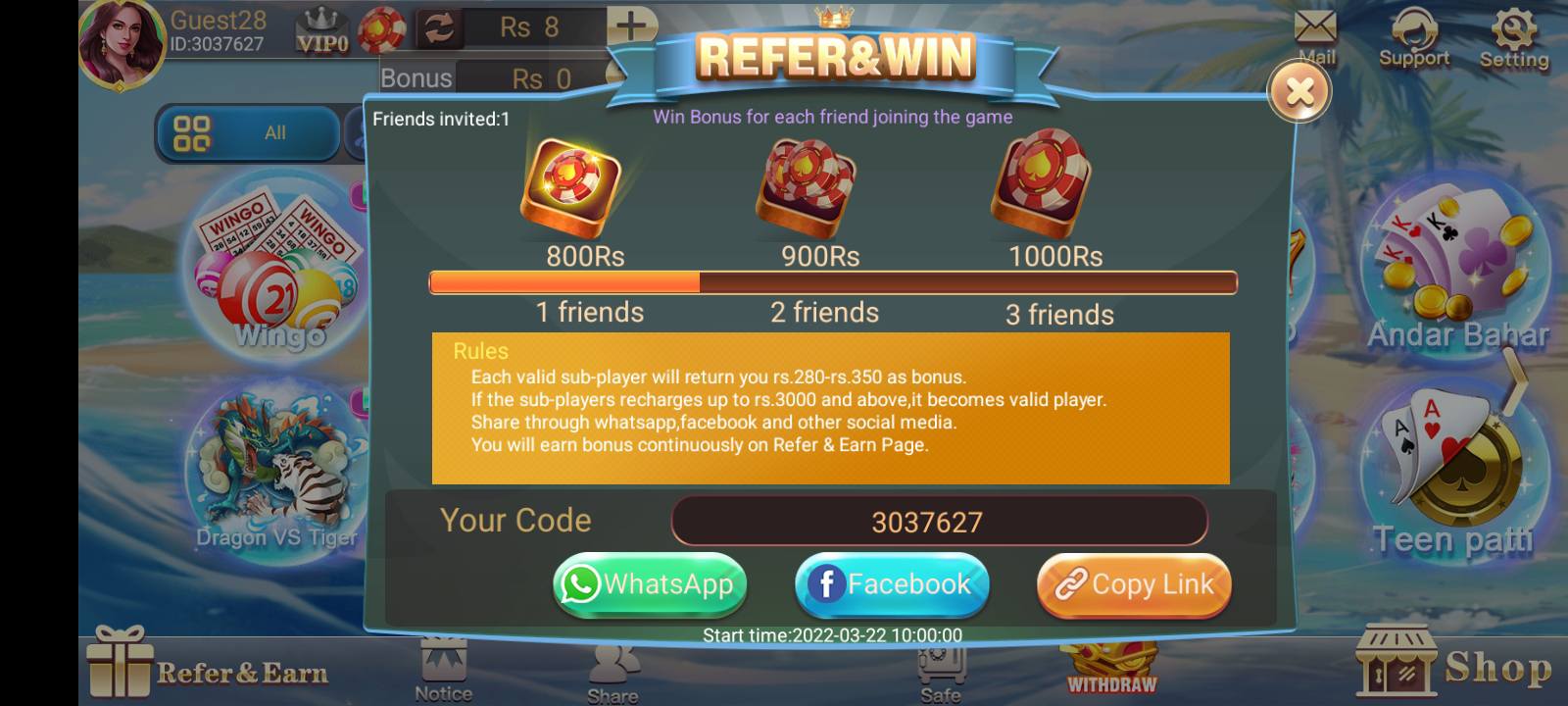Image resolution: width=1568 pixels, height=706 pixels.
Task: Share referral code via Facebook
Action: tap(891, 584)
